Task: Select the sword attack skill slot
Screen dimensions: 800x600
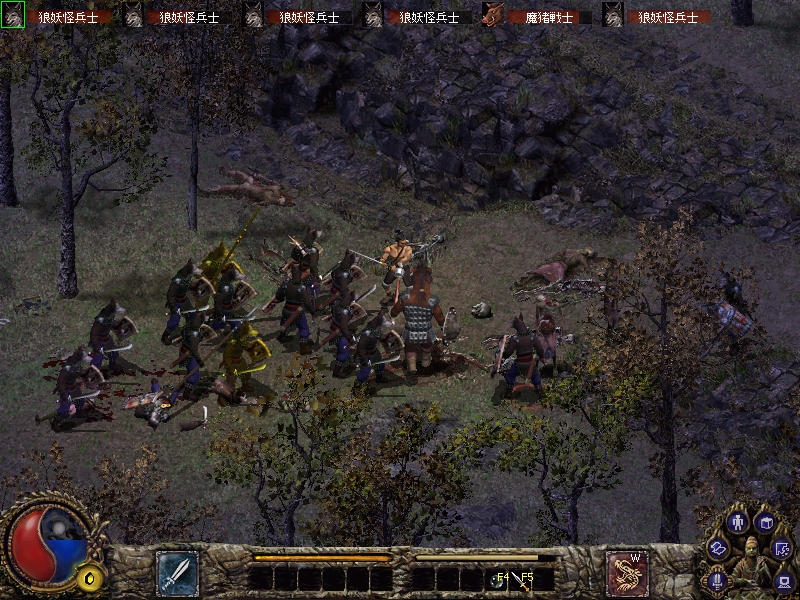Action: click(177, 573)
